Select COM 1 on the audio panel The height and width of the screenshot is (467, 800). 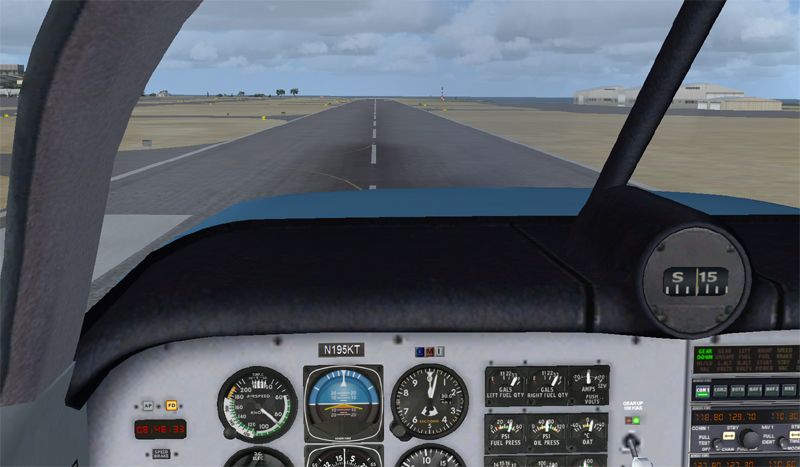[x=703, y=392]
